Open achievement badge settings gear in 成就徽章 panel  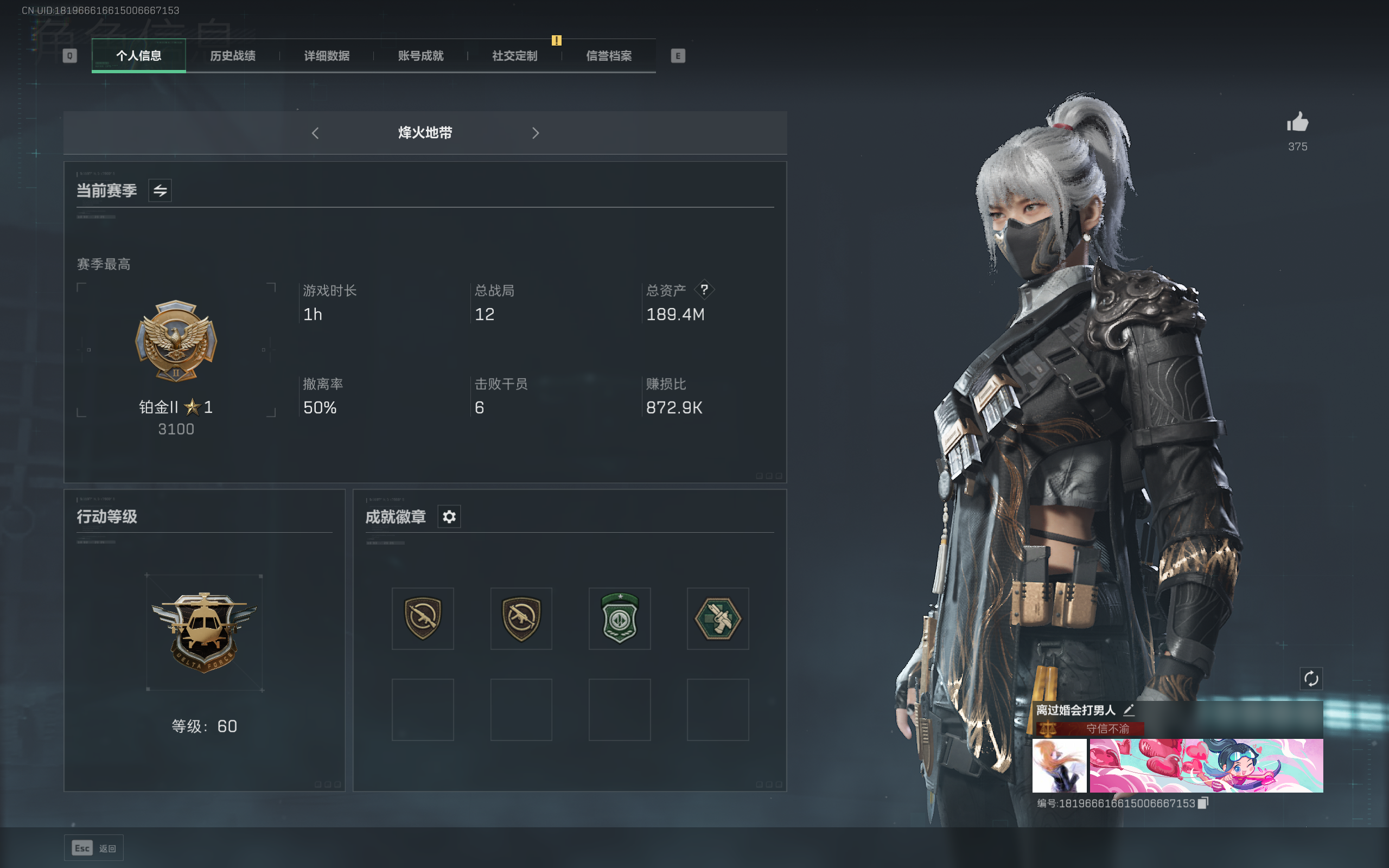click(449, 516)
